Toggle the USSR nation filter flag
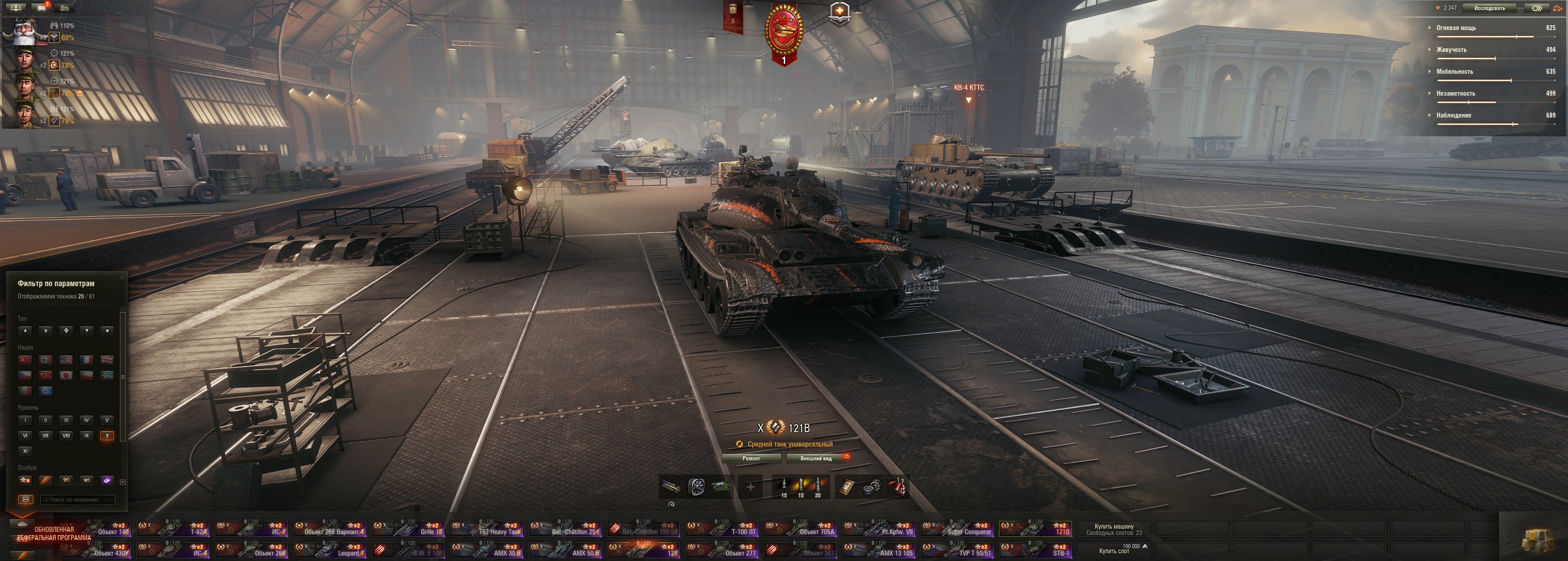This screenshot has height=561, width=1568. (x=25, y=360)
